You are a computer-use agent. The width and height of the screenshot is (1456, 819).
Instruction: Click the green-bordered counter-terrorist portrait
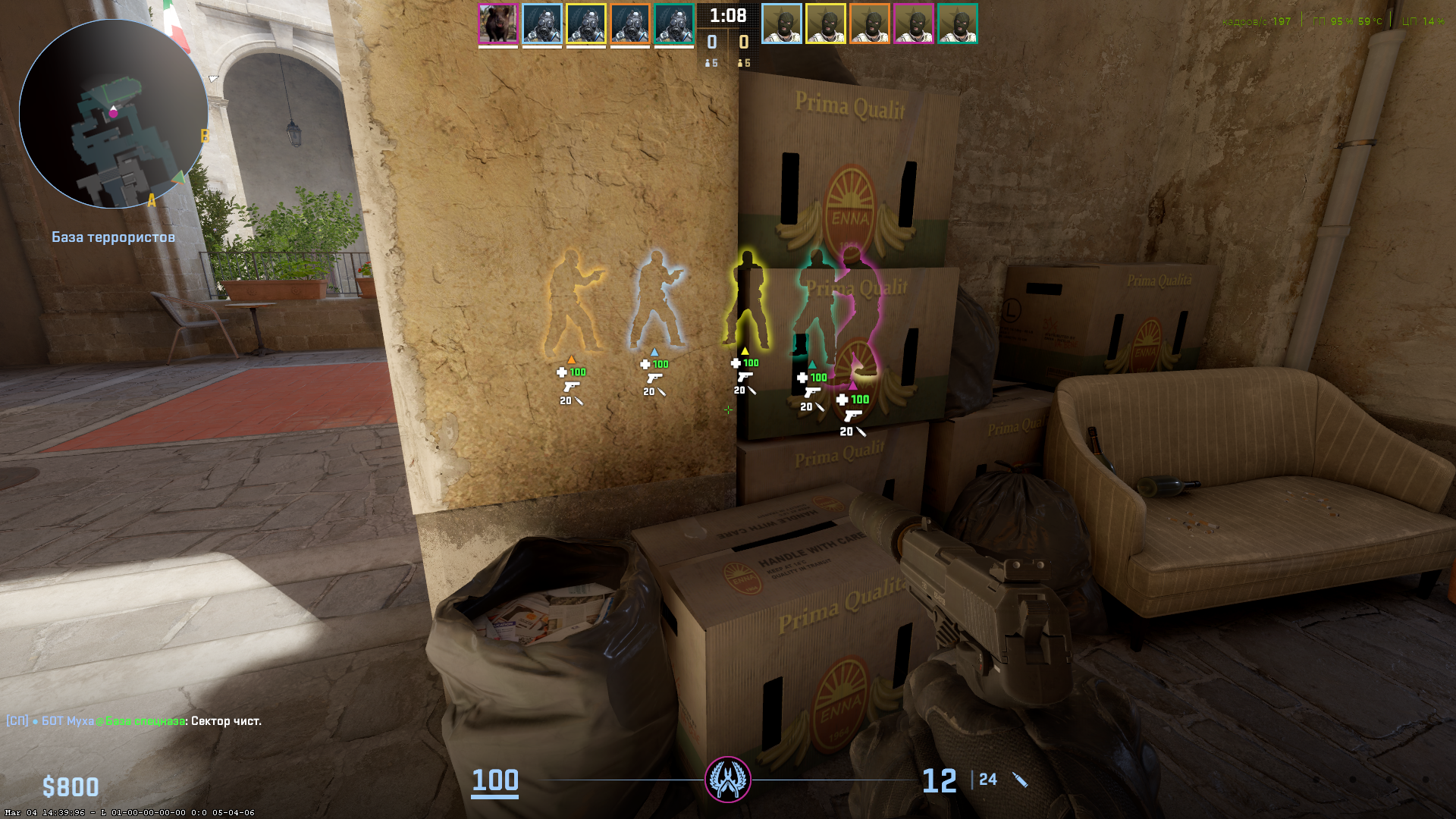tap(674, 24)
